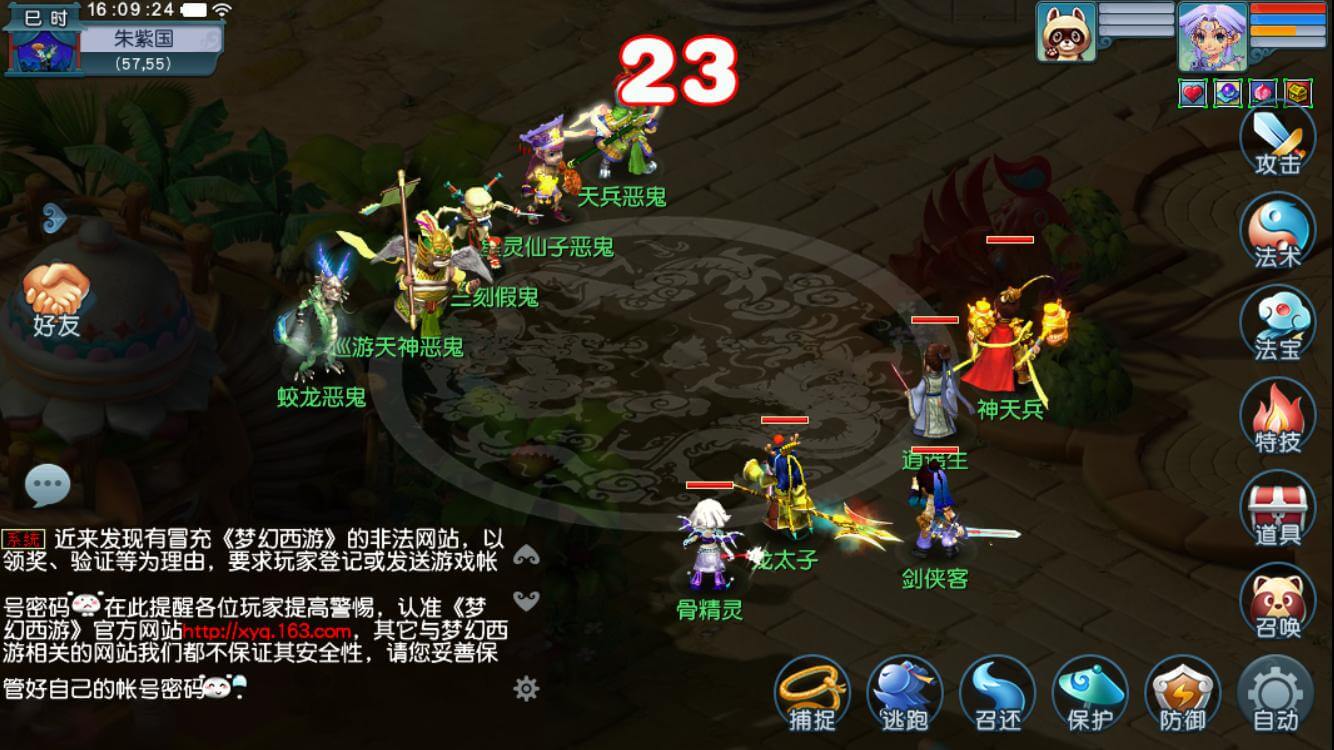Open the chat settings gear

[524, 689]
